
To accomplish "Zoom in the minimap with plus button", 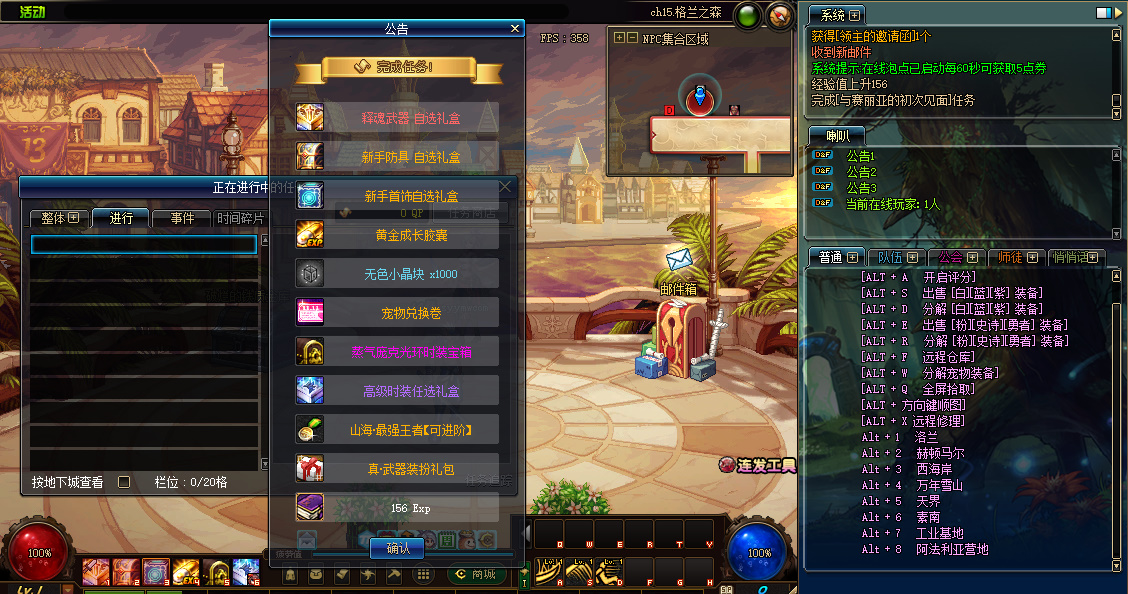I will click(620, 38).
